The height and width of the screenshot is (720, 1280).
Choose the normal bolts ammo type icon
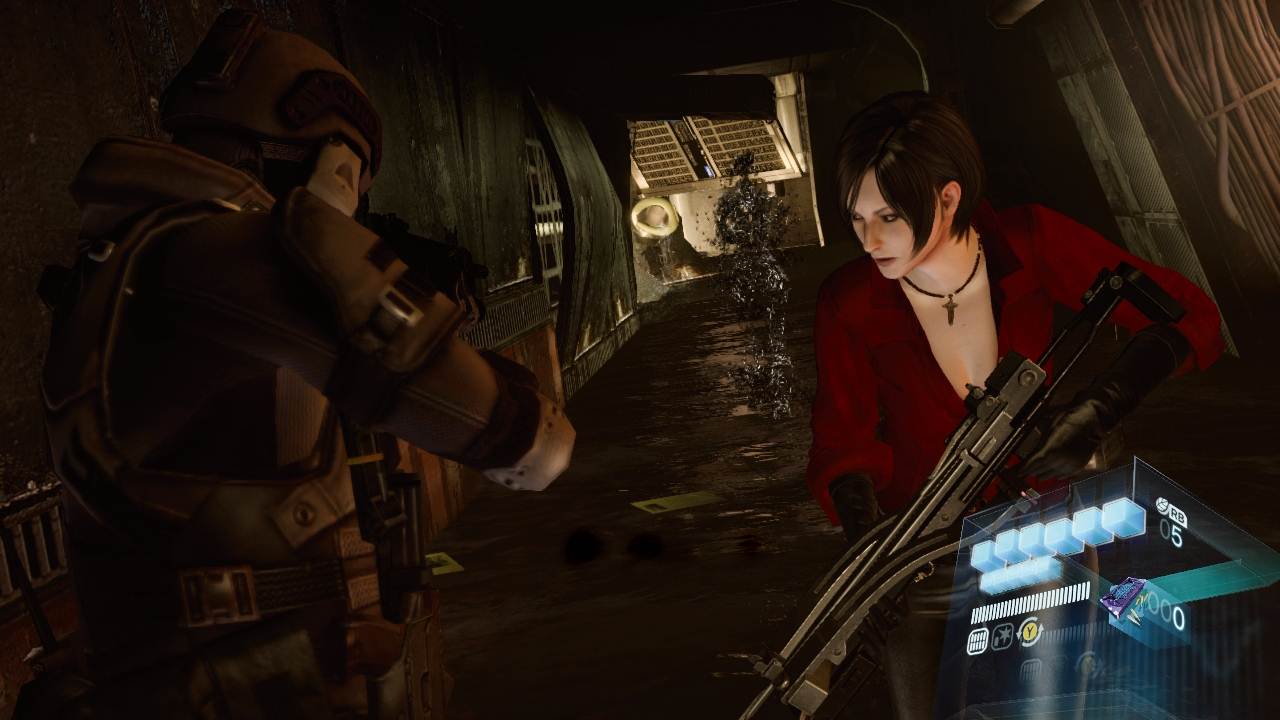pyautogui.click(x=977, y=640)
